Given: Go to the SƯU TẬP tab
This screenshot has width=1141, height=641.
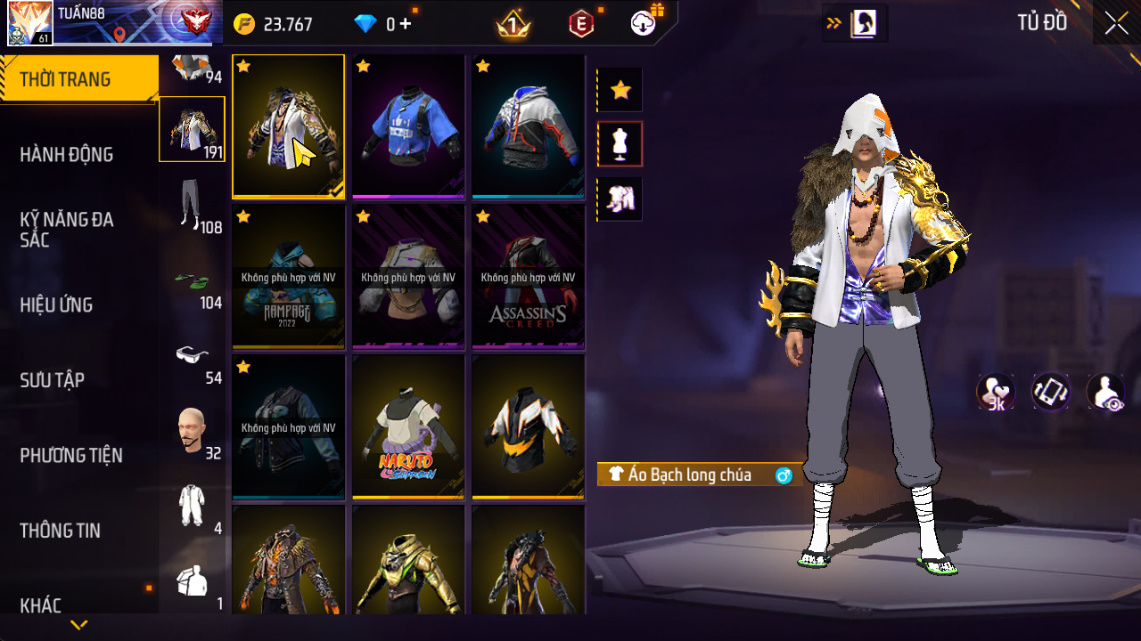Looking at the screenshot, I should pos(52,380).
